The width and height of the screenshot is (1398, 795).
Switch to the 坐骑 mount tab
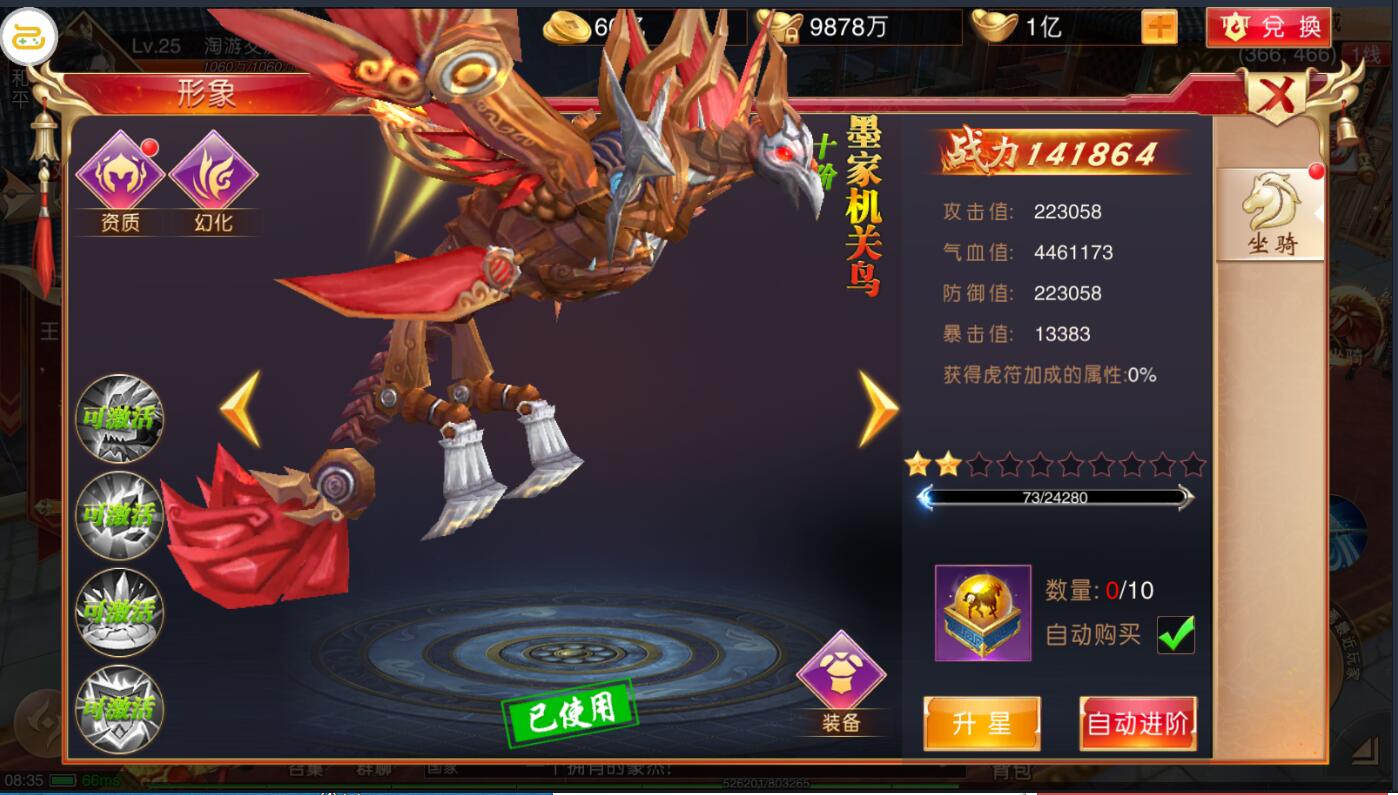click(x=1270, y=214)
